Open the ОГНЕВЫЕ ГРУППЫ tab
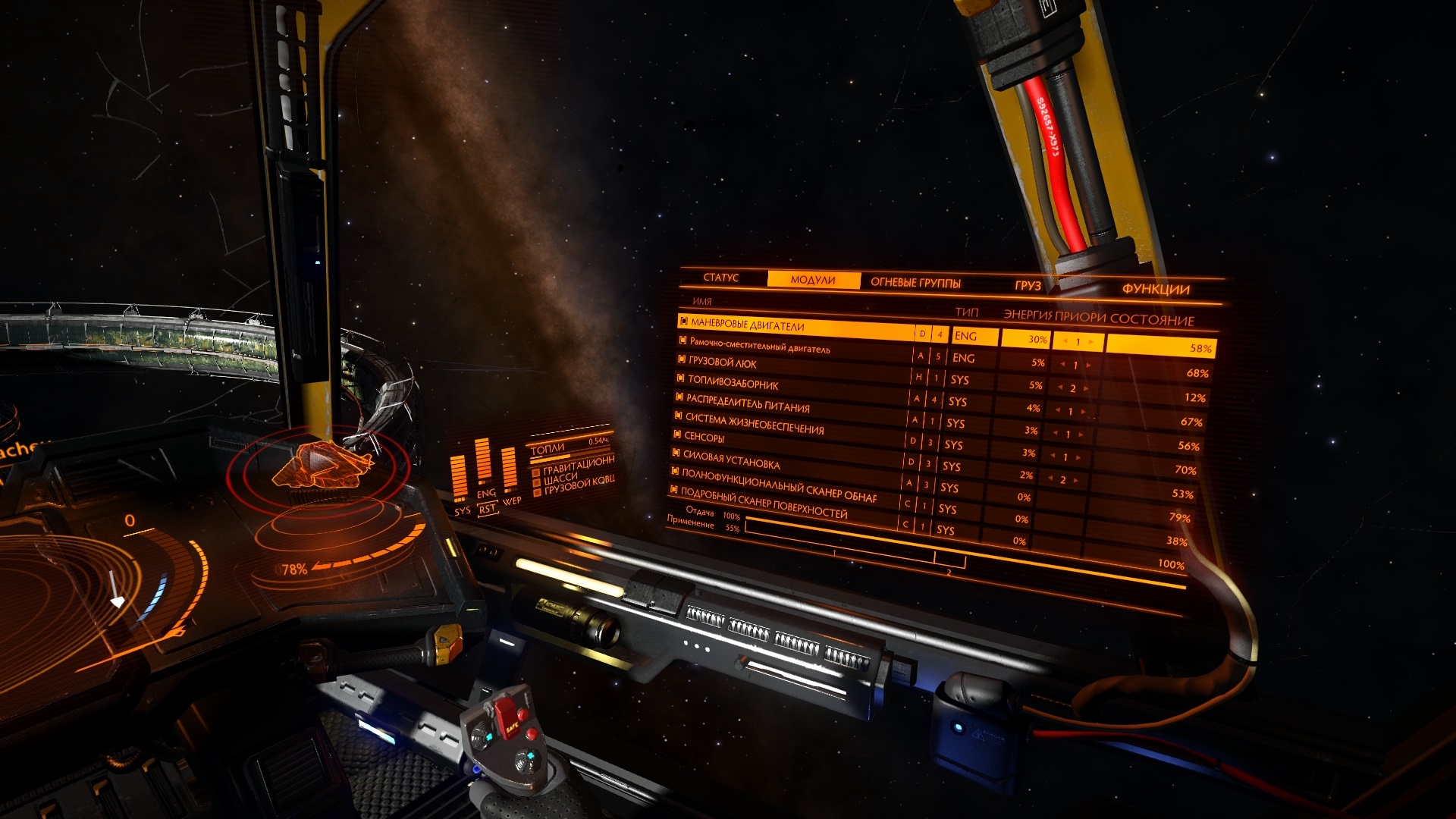The image size is (1456, 819). click(915, 283)
